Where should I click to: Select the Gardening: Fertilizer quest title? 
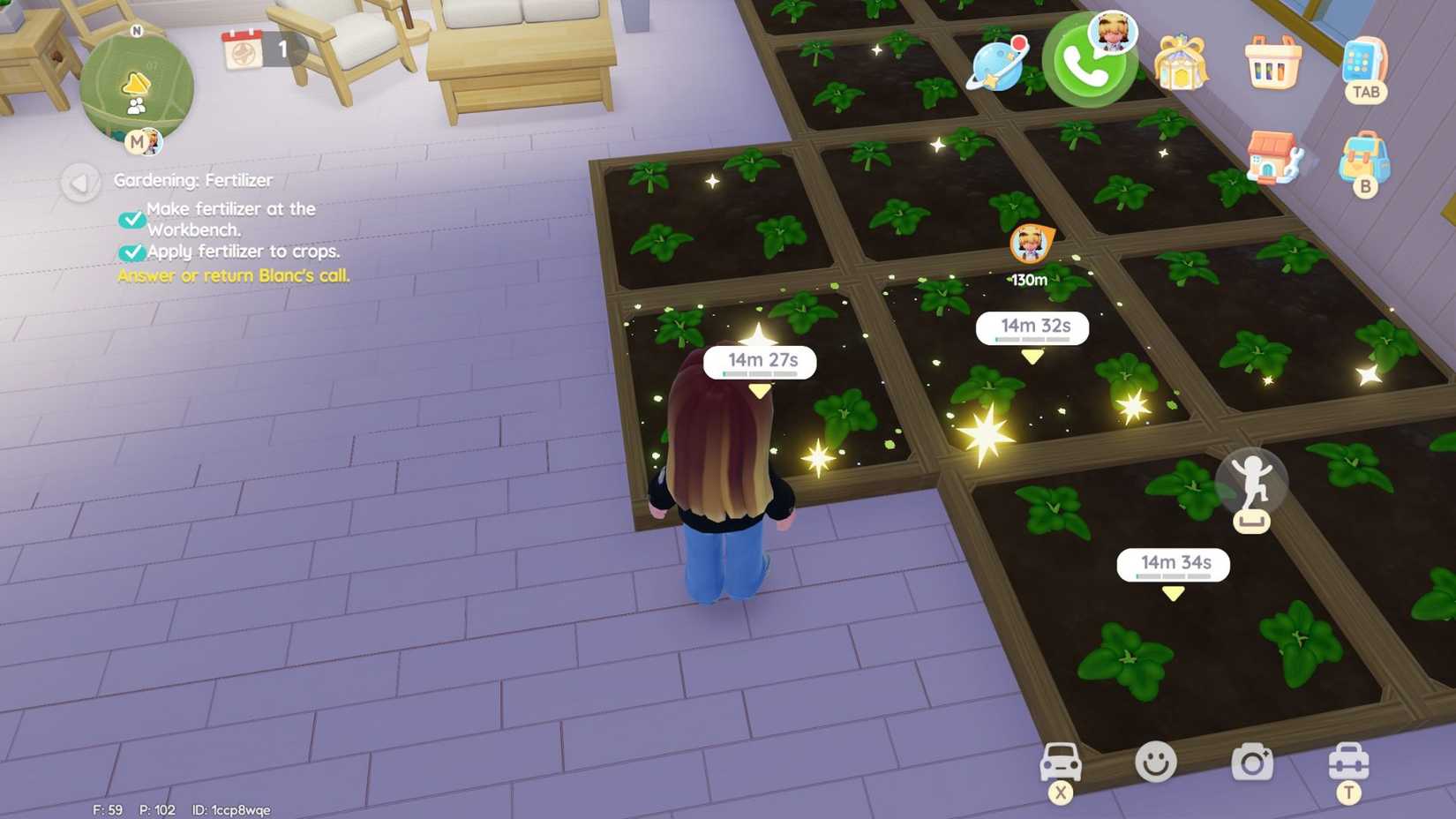click(193, 179)
